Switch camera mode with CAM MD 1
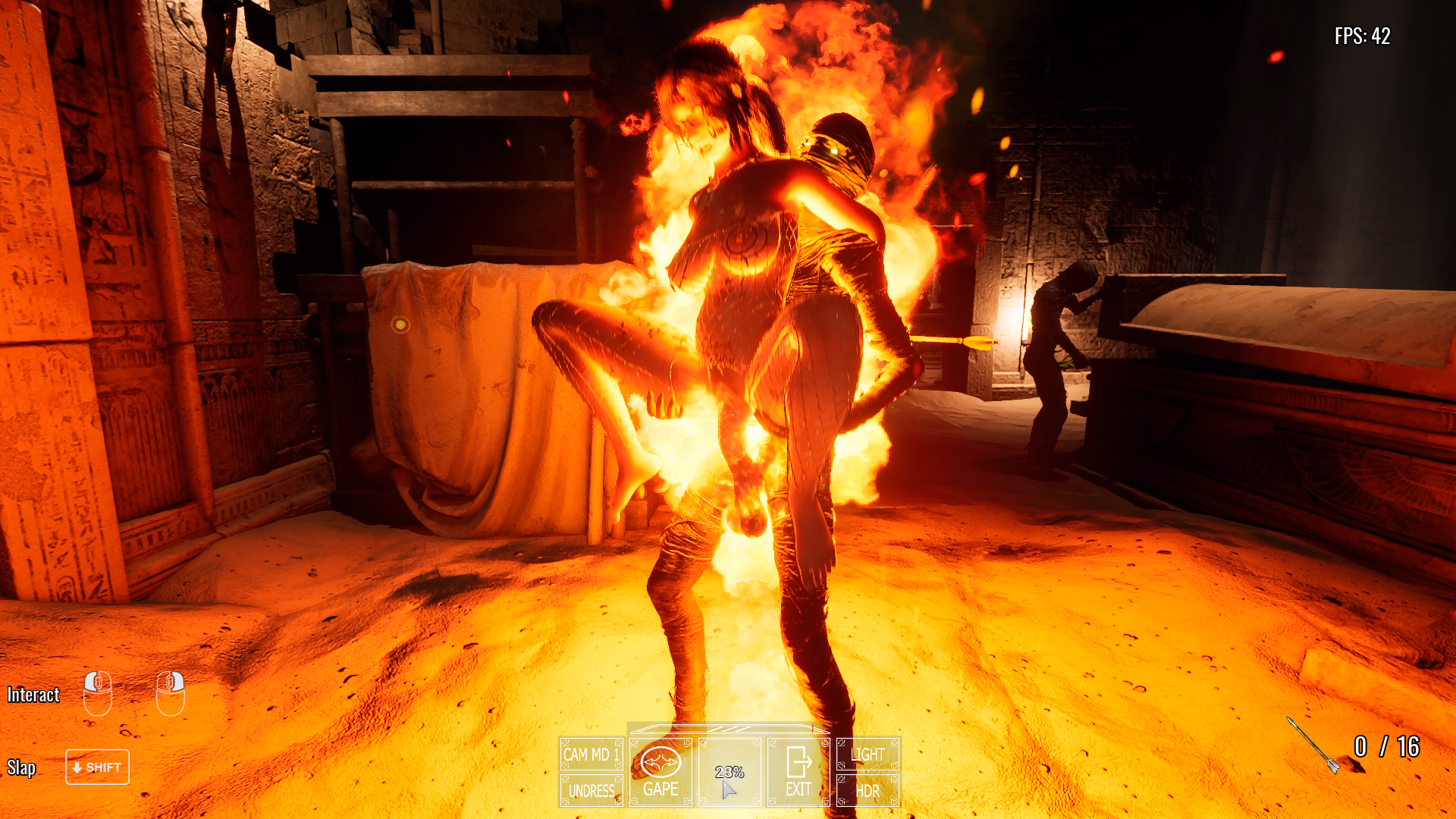The image size is (1456, 819). (x=591, y=755)
